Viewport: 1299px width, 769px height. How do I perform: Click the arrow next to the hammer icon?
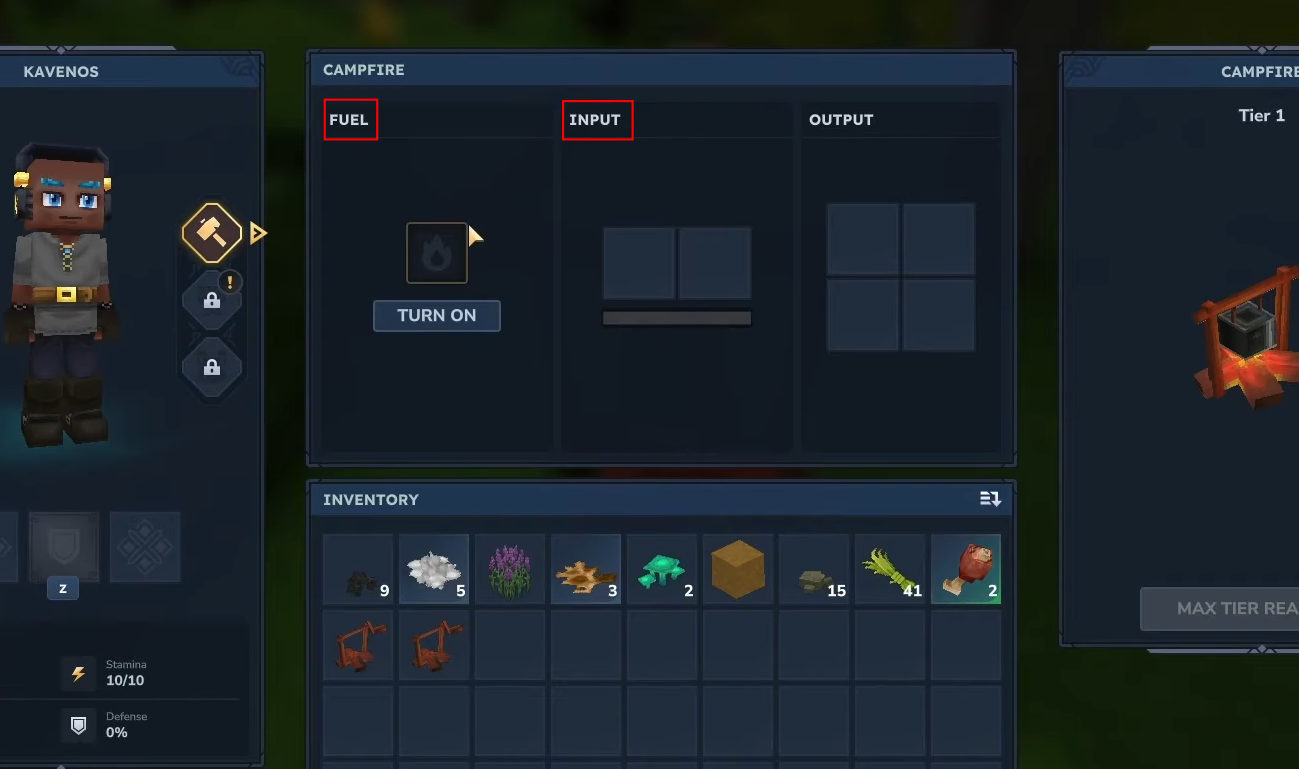coord(257,232)
